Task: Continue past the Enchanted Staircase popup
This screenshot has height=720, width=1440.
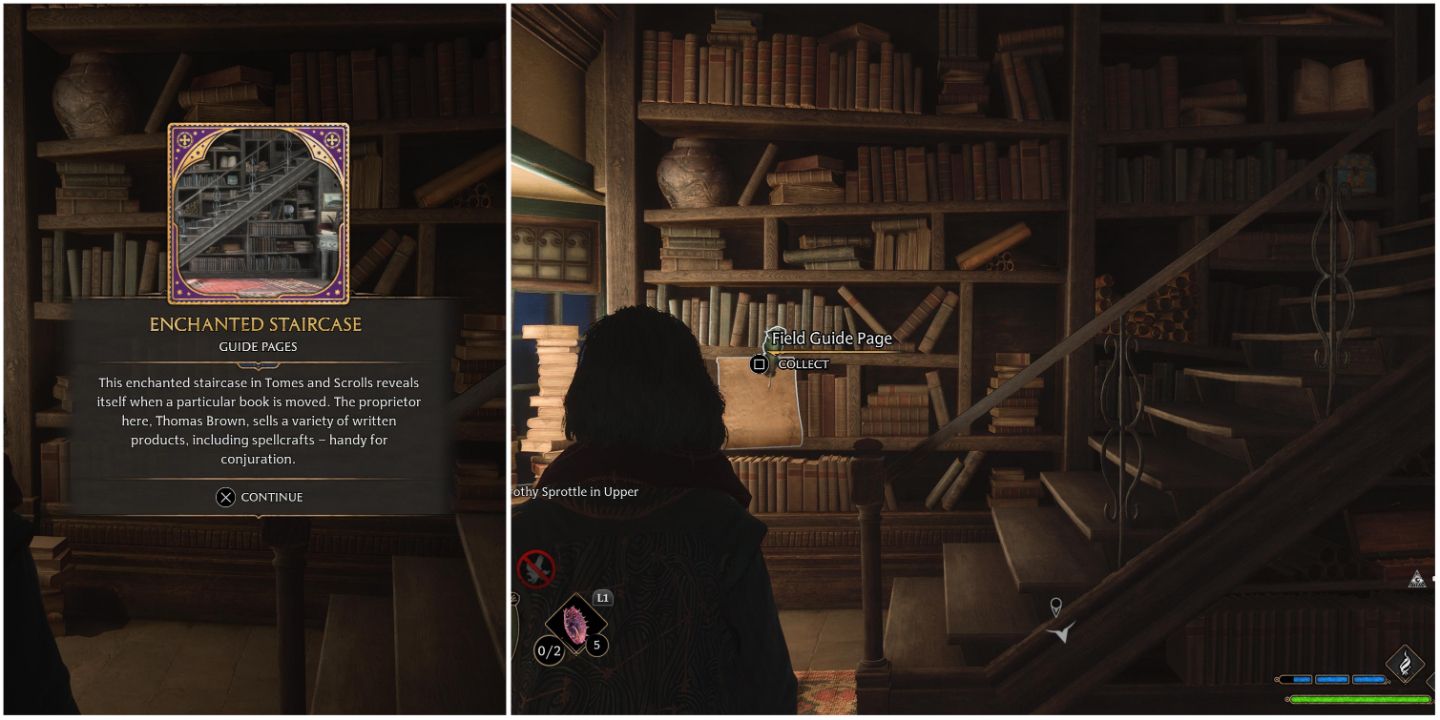Action: click(259, 497)
